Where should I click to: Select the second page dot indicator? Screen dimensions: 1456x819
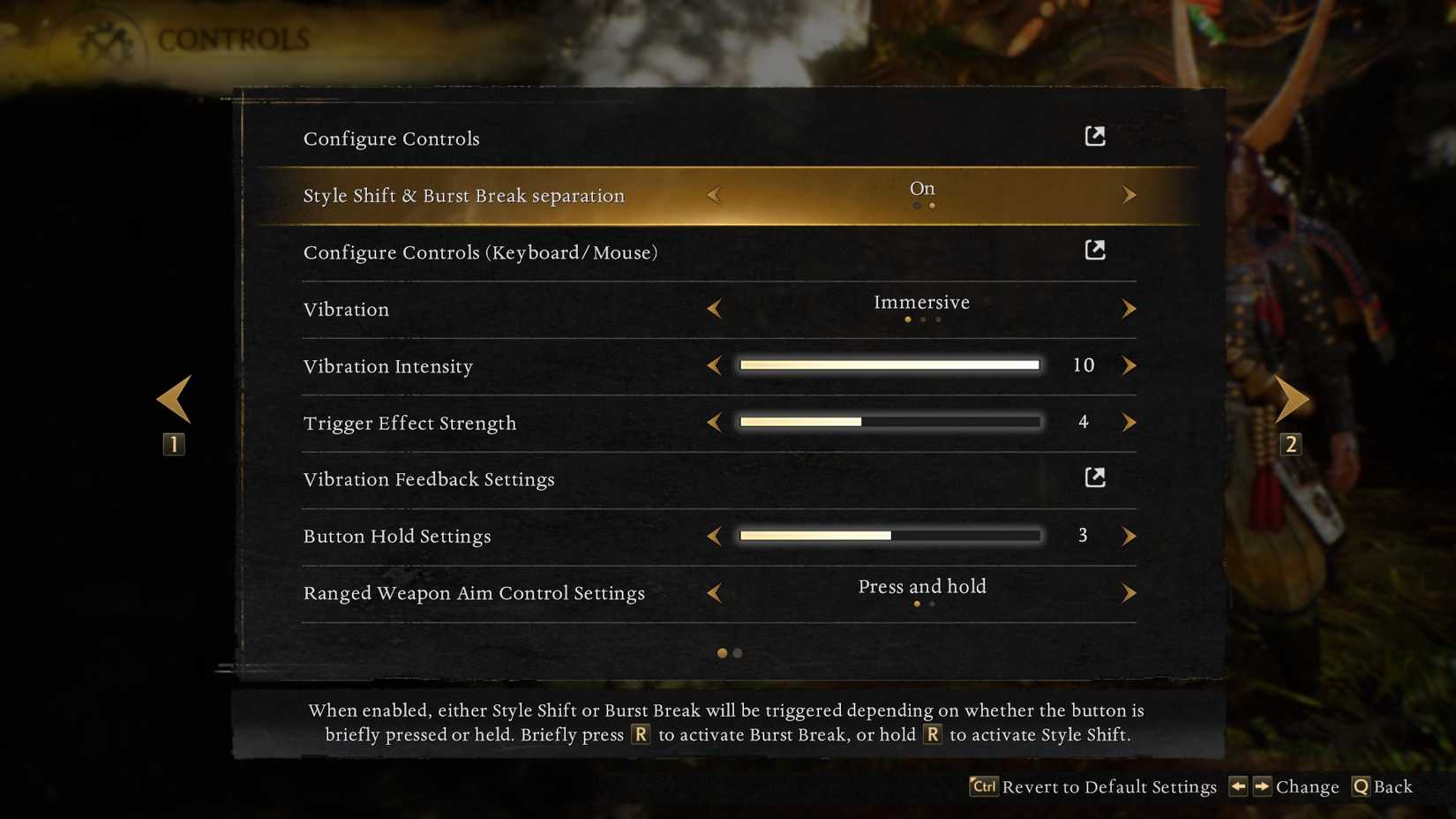coord(738,653)
